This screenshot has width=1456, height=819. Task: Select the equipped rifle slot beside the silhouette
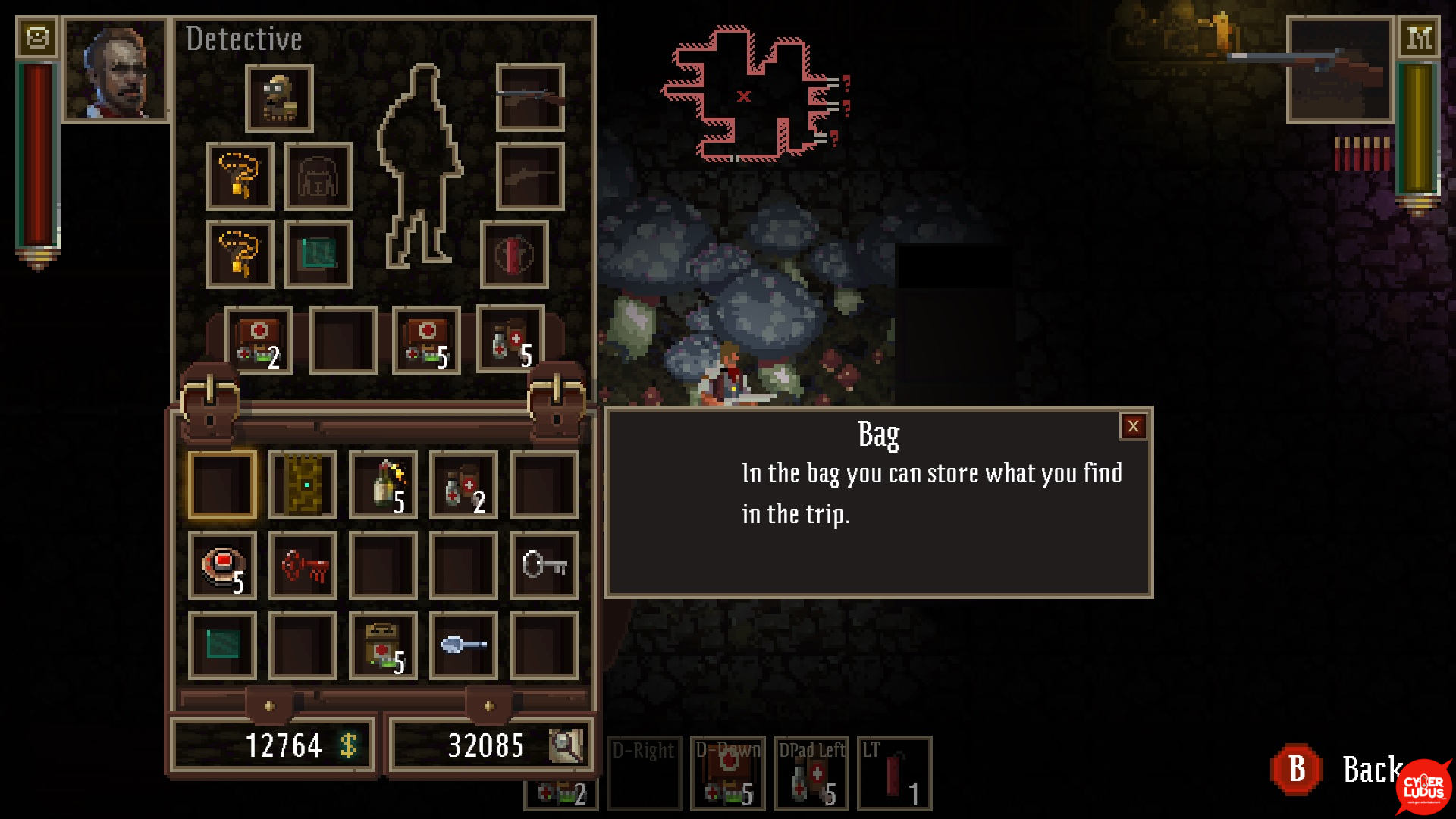point(530,98)
